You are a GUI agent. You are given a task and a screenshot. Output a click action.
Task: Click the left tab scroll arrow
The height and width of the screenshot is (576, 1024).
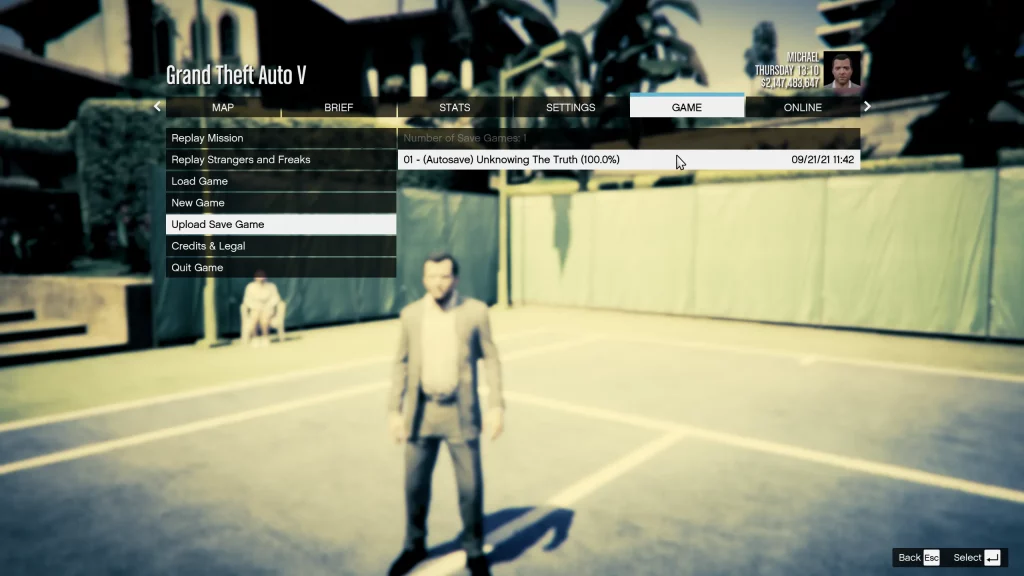tap(157, 107)
